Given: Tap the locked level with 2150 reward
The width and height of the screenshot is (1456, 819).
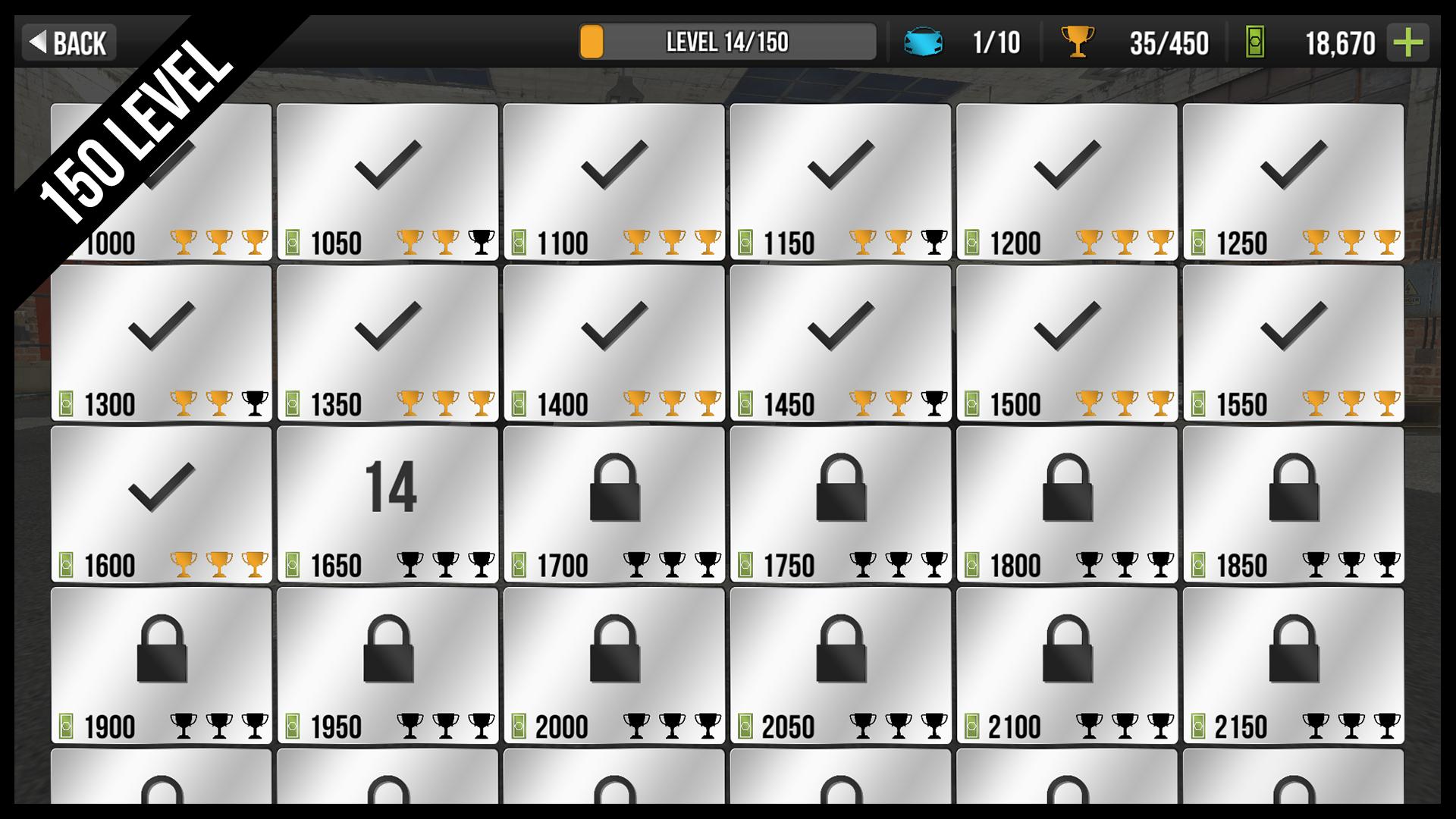Looking at the screenshot, I should click(x=1293, y=665).
